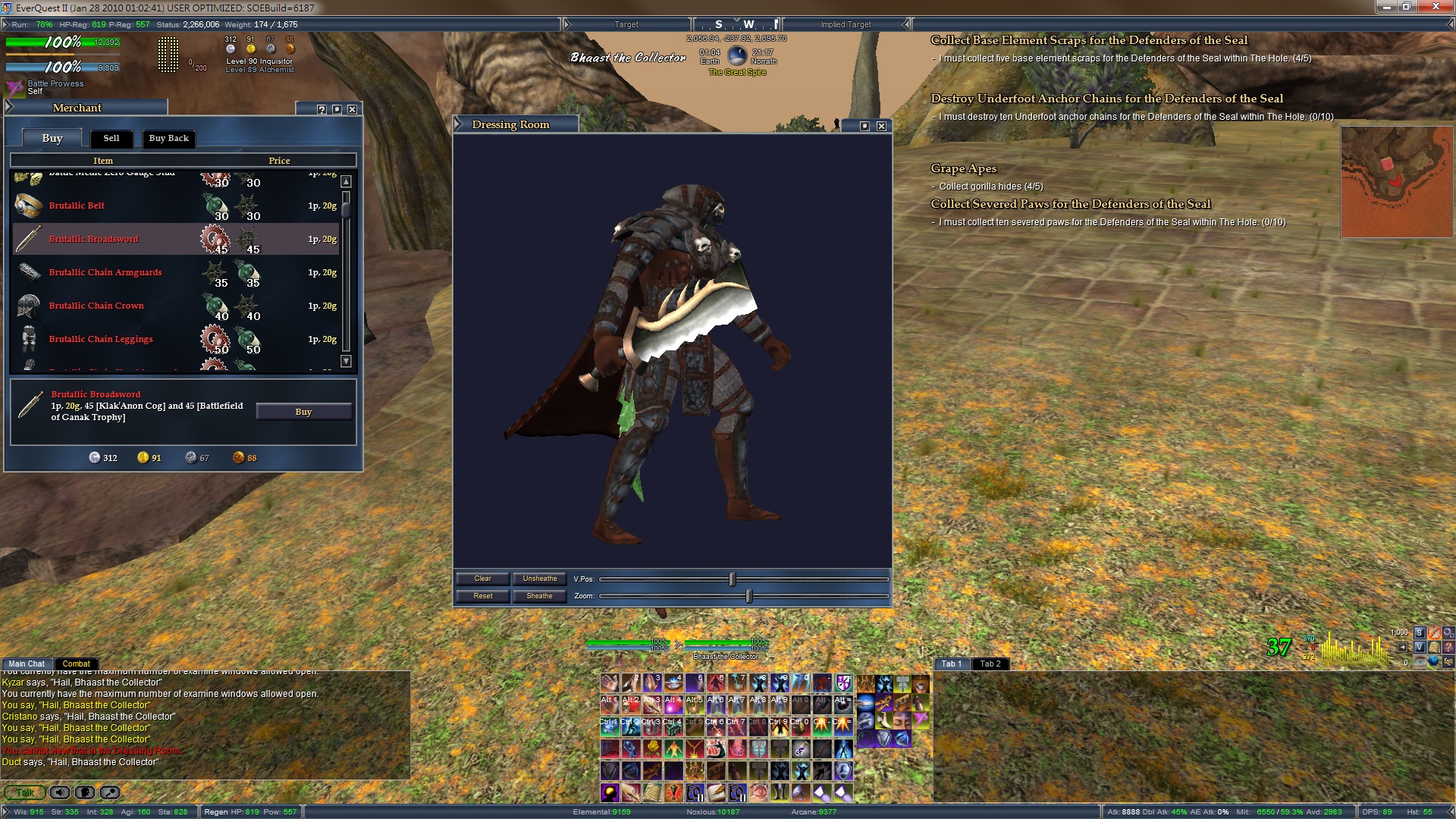The image size is (1456, 819).
Task: Click the zone minimap
Action: 1396,182
